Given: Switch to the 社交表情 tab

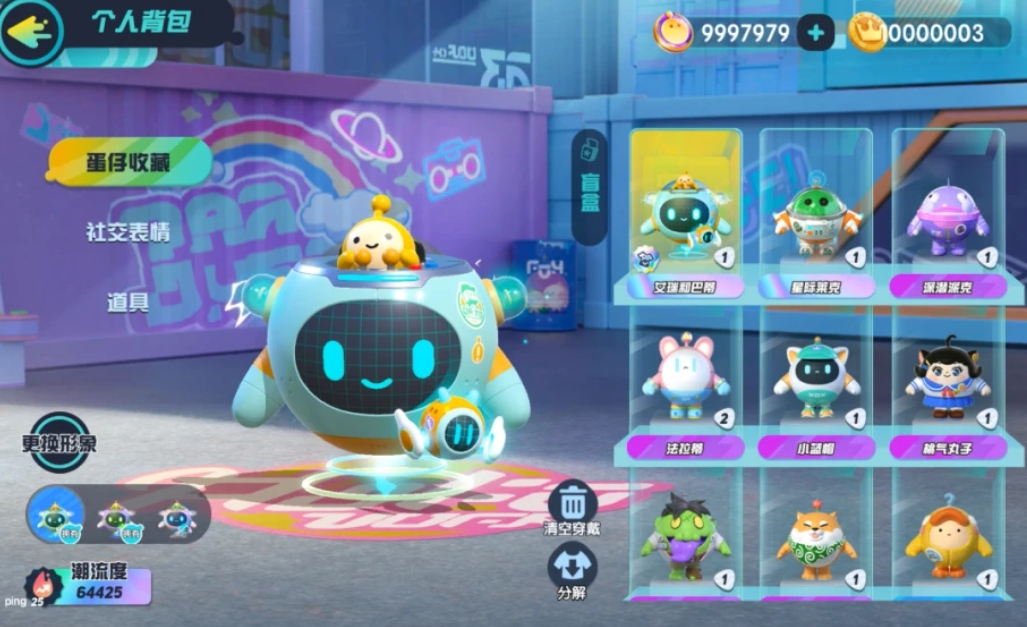Looking at the screenshot, I should tap(128, 232).
